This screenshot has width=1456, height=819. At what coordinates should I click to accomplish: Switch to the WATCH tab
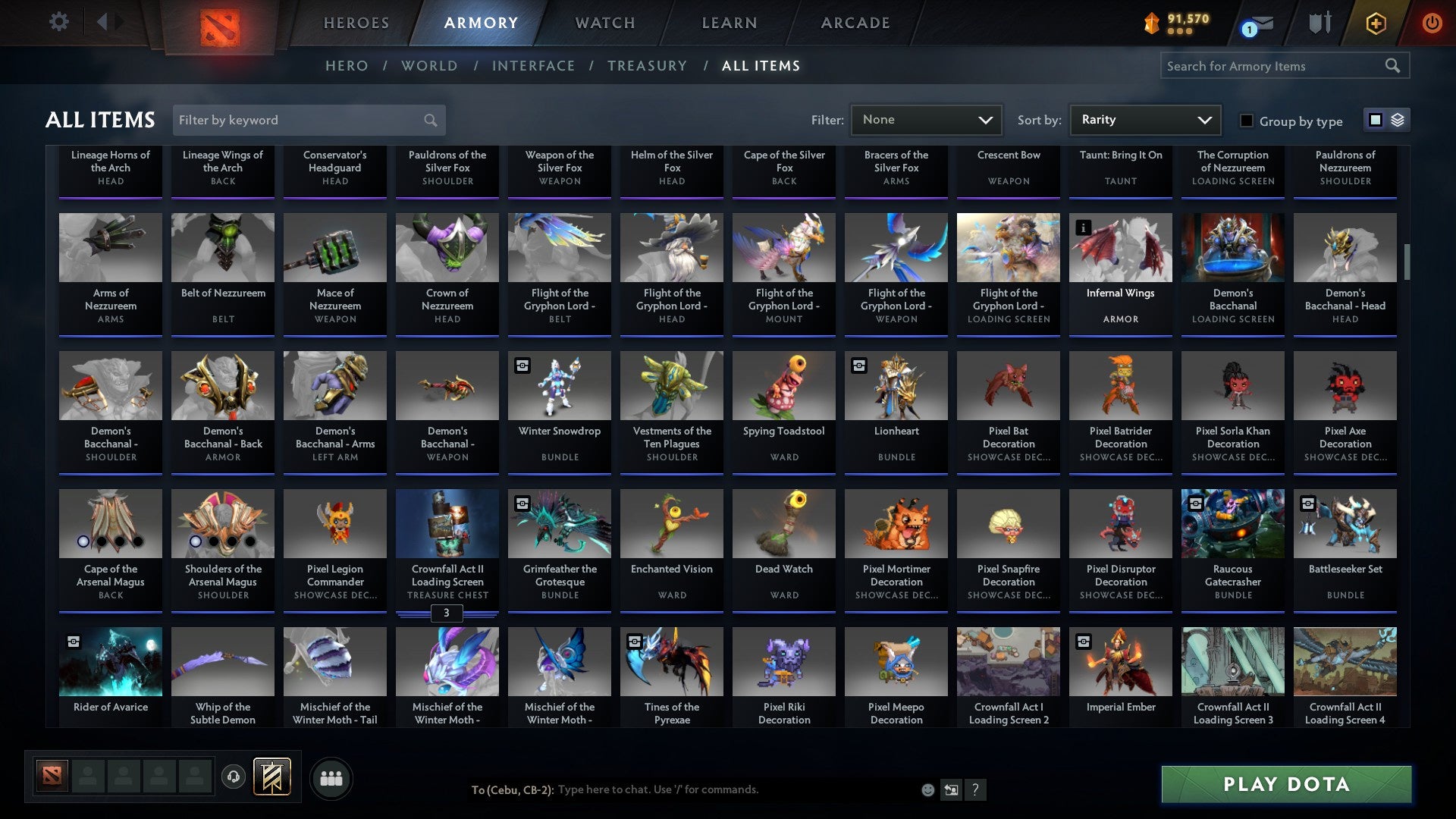[604, 23]
